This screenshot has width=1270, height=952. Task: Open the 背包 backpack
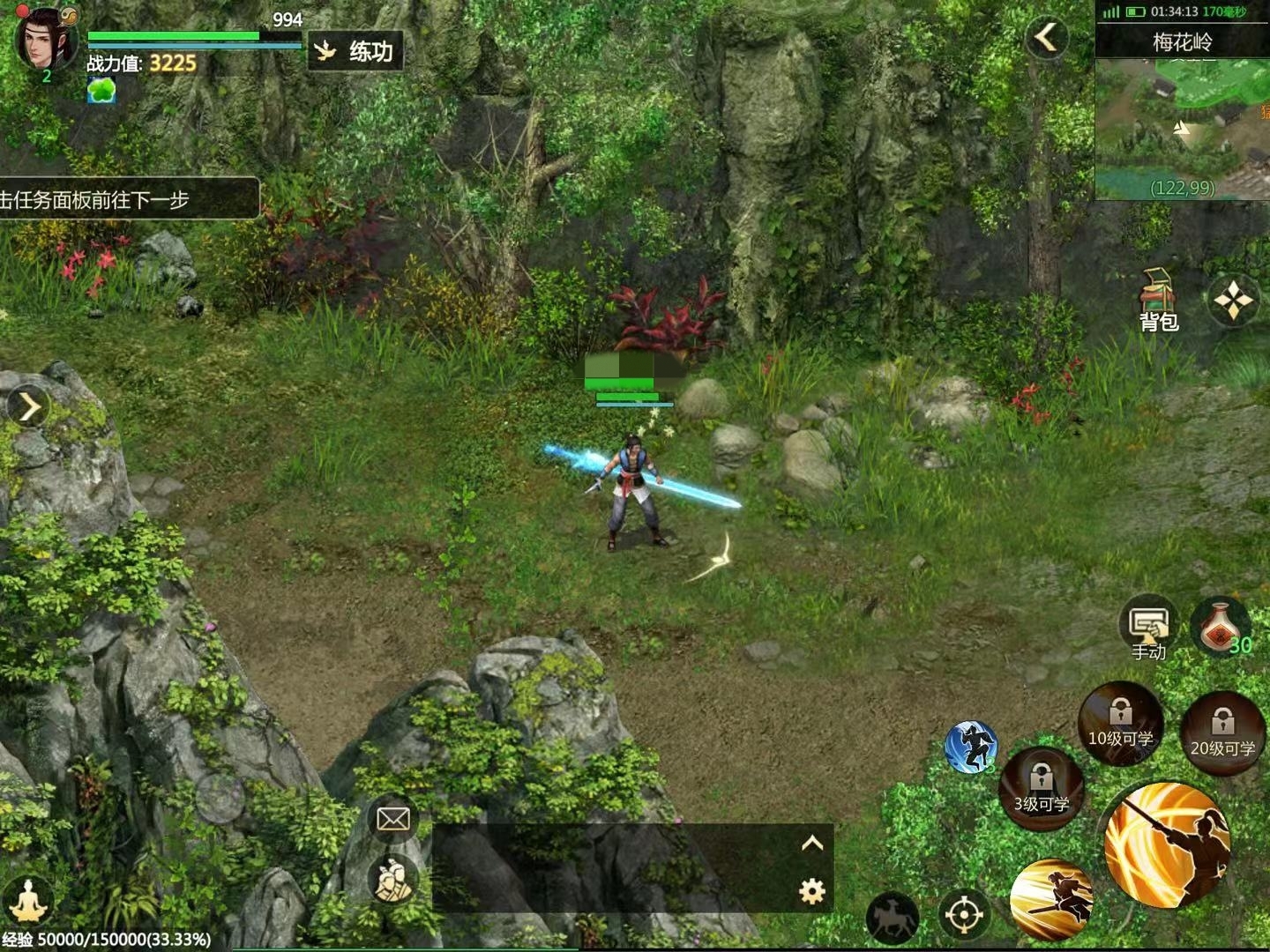[1159, 301]
